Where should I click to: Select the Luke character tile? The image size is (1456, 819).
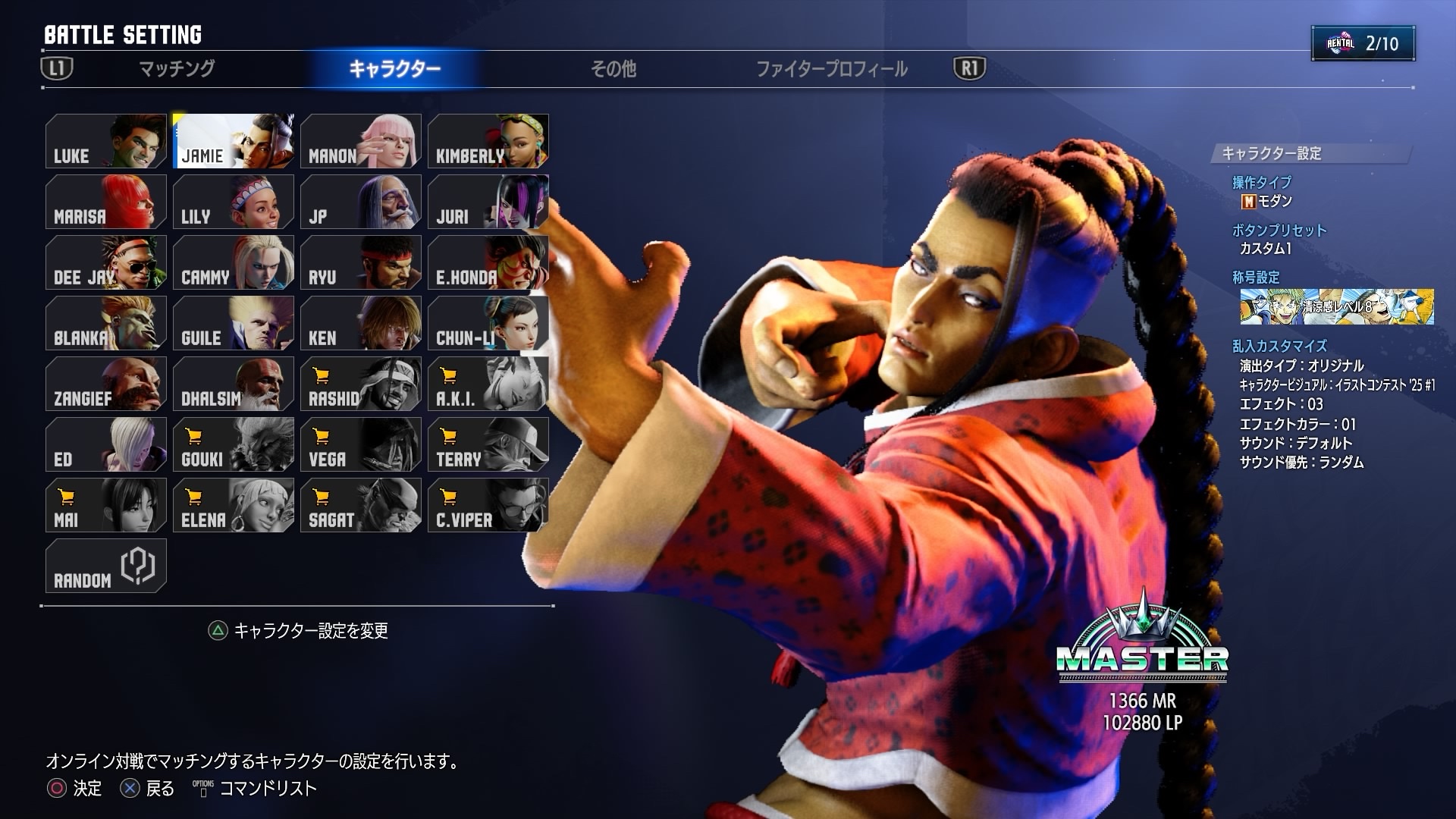106,141
